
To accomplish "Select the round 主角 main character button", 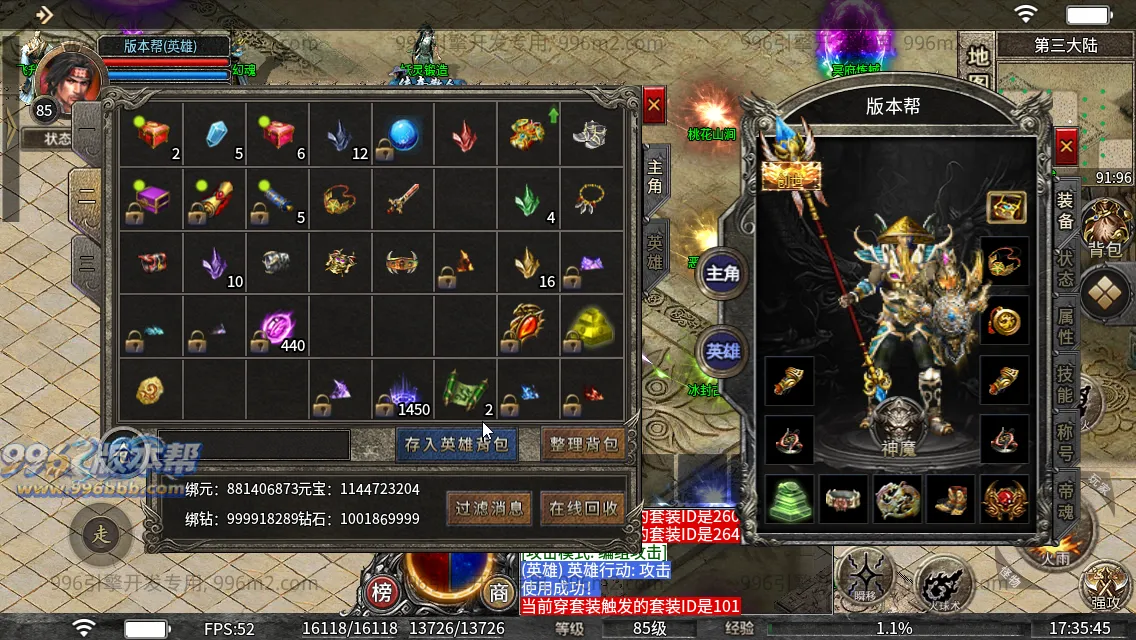I will tap(722, 274).
